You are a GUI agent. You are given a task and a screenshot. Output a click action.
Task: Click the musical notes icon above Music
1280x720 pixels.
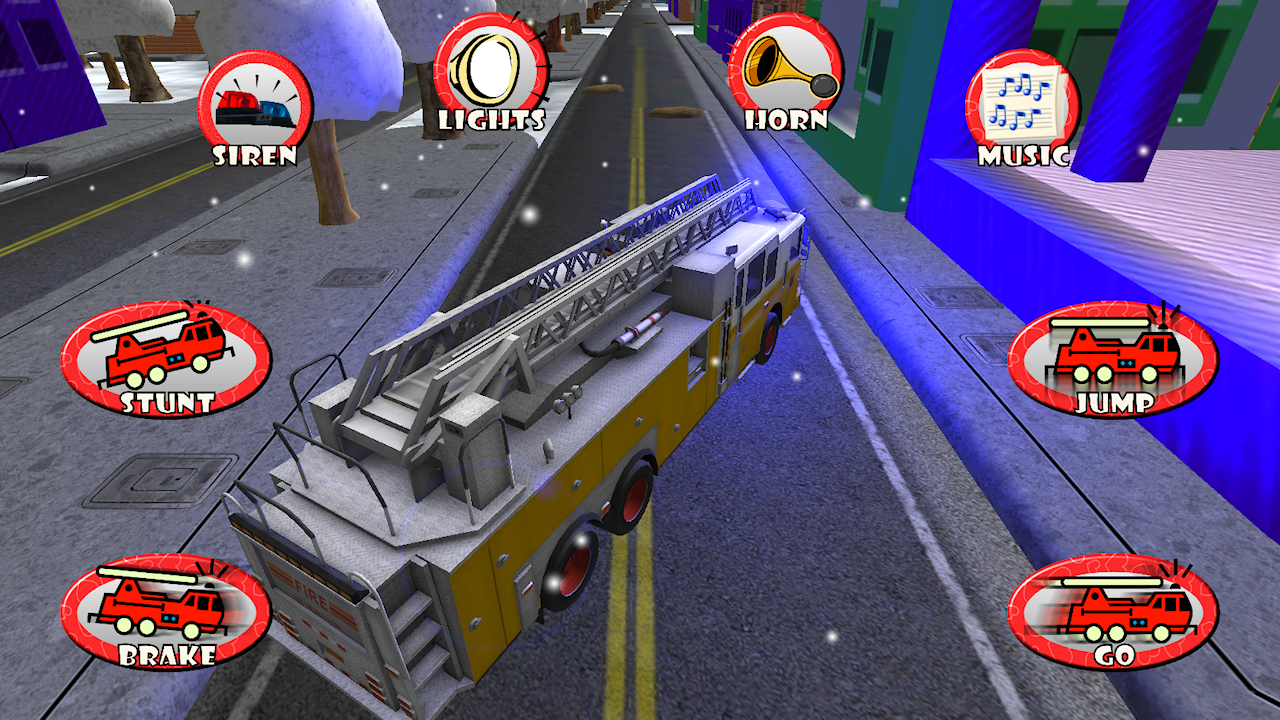tap(1022, 95)
